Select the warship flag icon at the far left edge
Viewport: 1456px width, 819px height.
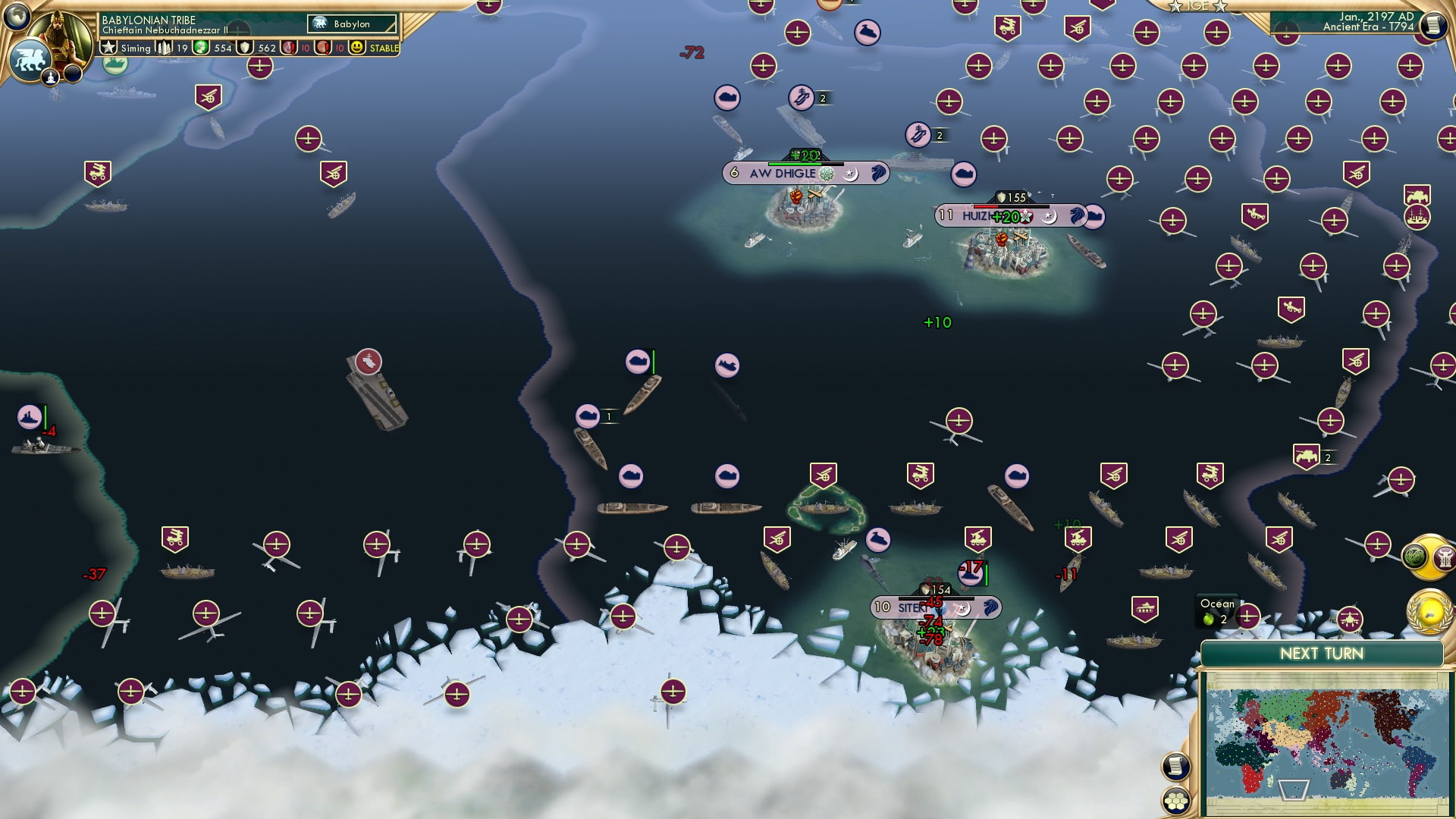click(29, 416)
